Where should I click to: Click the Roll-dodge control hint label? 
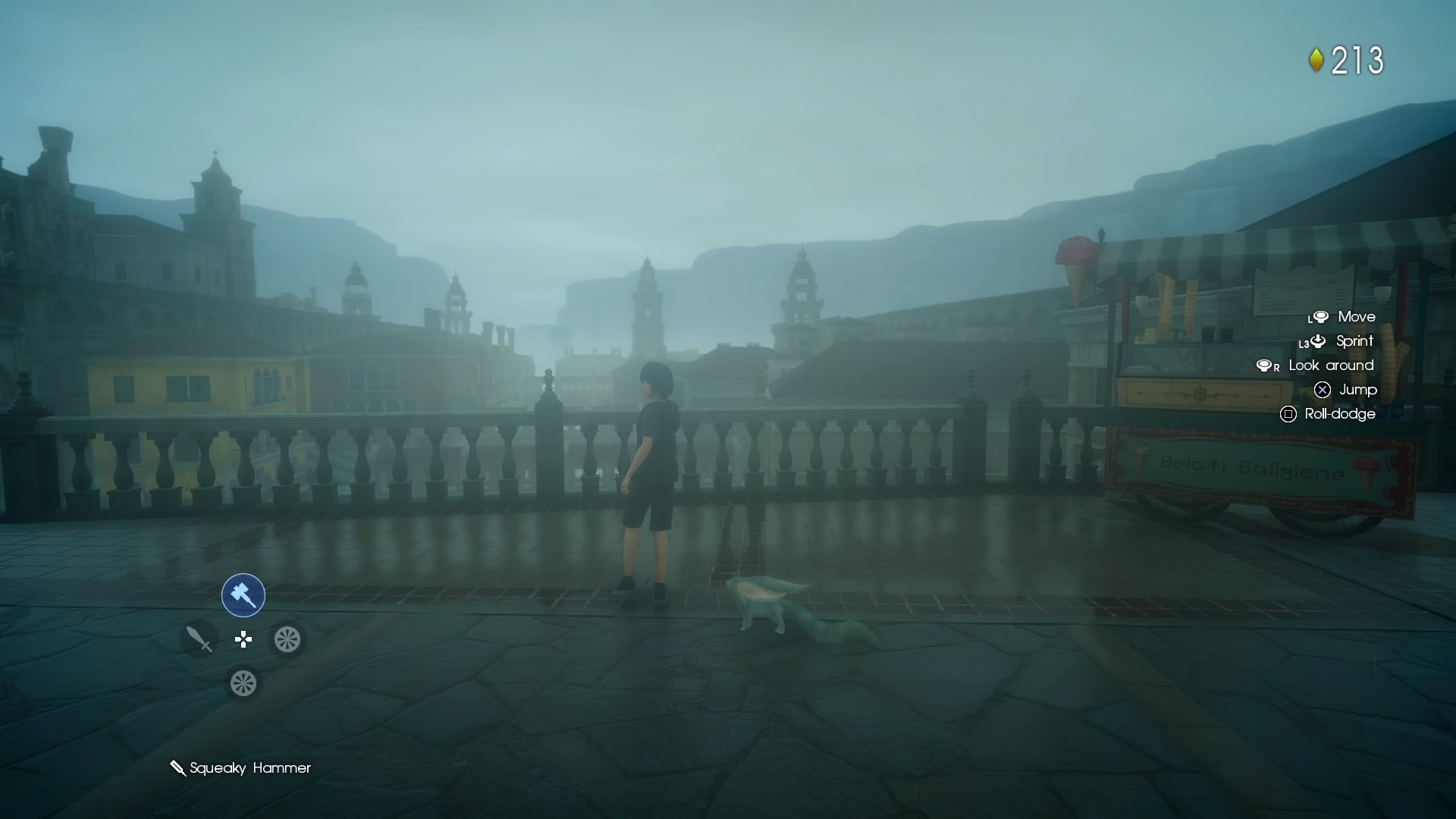(1339, 414)
